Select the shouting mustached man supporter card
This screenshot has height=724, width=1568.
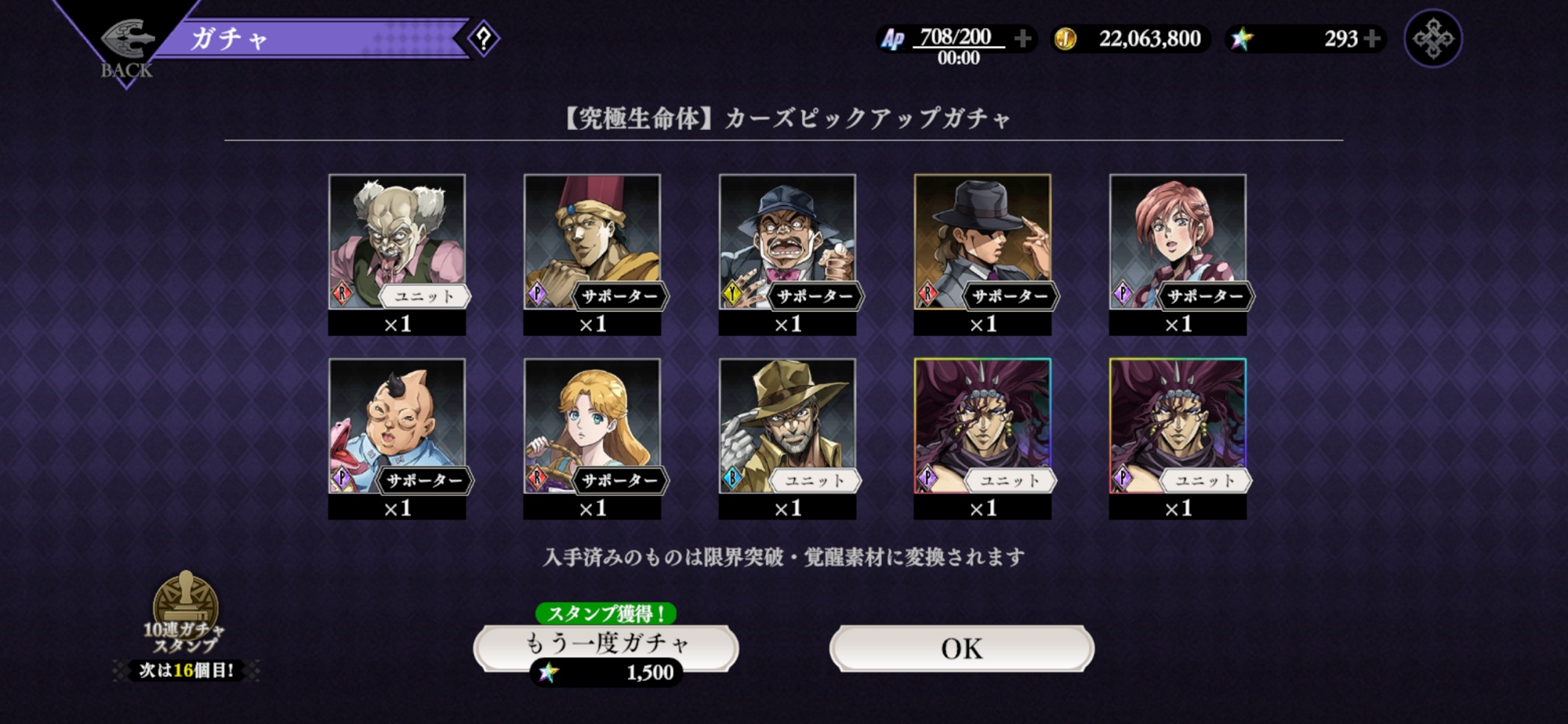[x=787, y=241]
